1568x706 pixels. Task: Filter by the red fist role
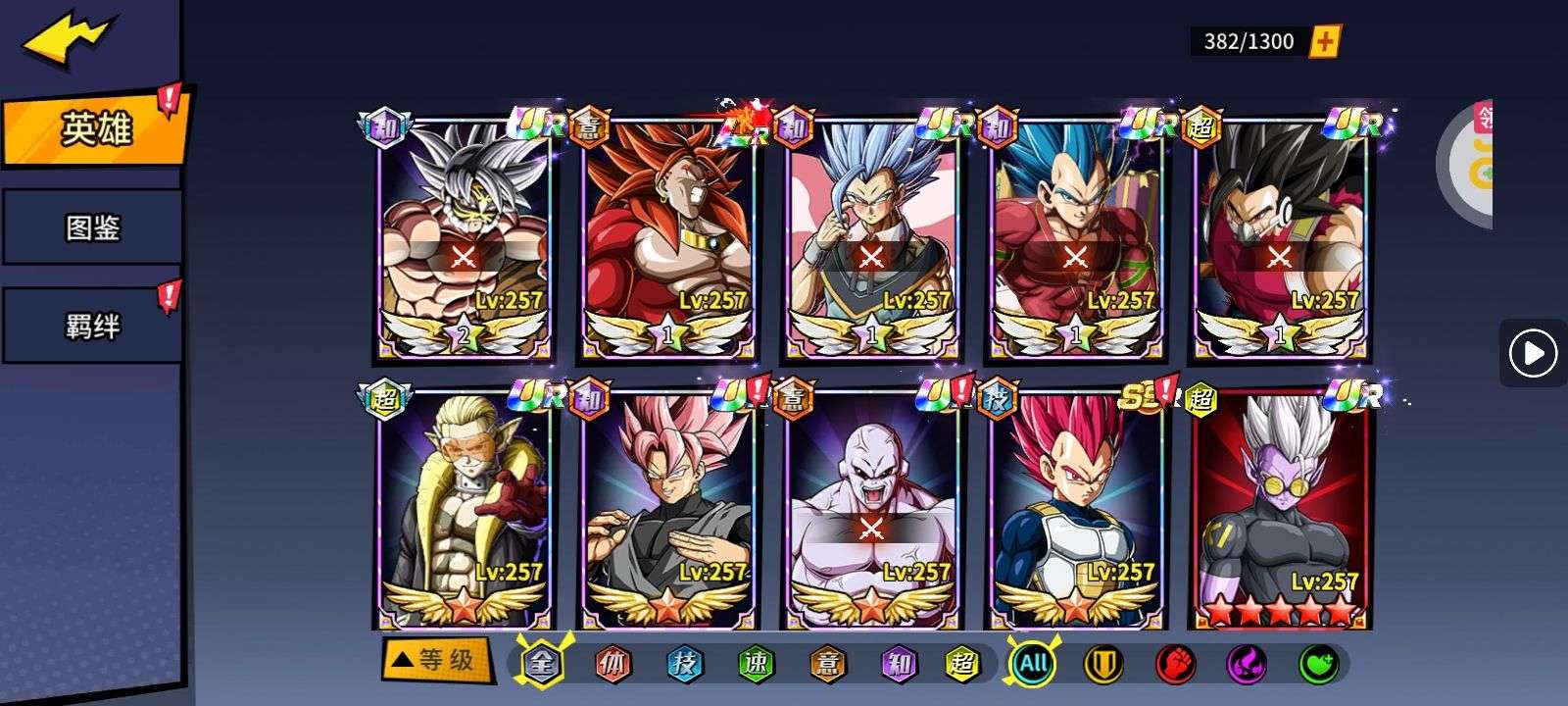[x=1174, y=664]
